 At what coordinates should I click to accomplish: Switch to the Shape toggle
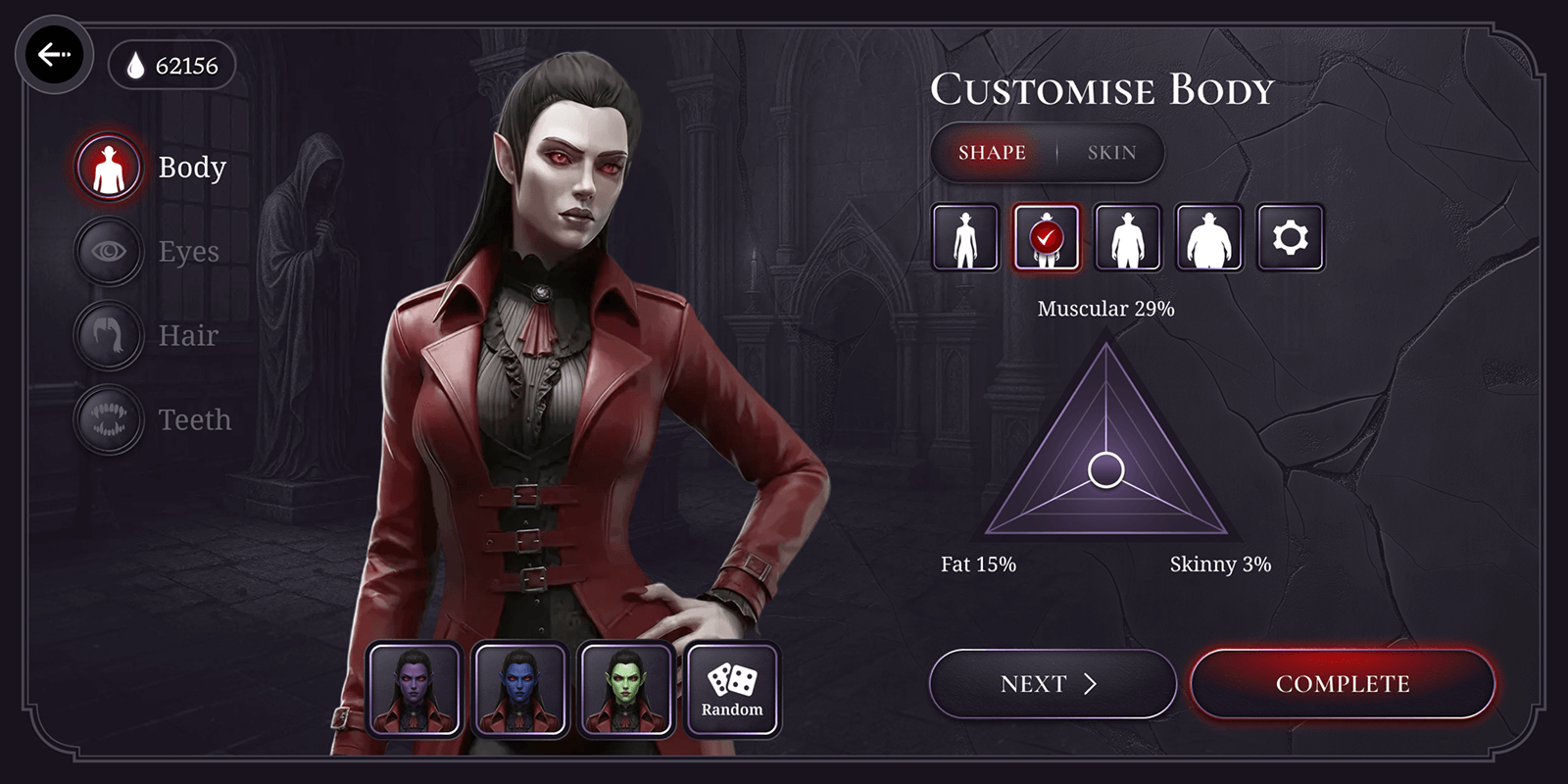click(x=991, y=152)
